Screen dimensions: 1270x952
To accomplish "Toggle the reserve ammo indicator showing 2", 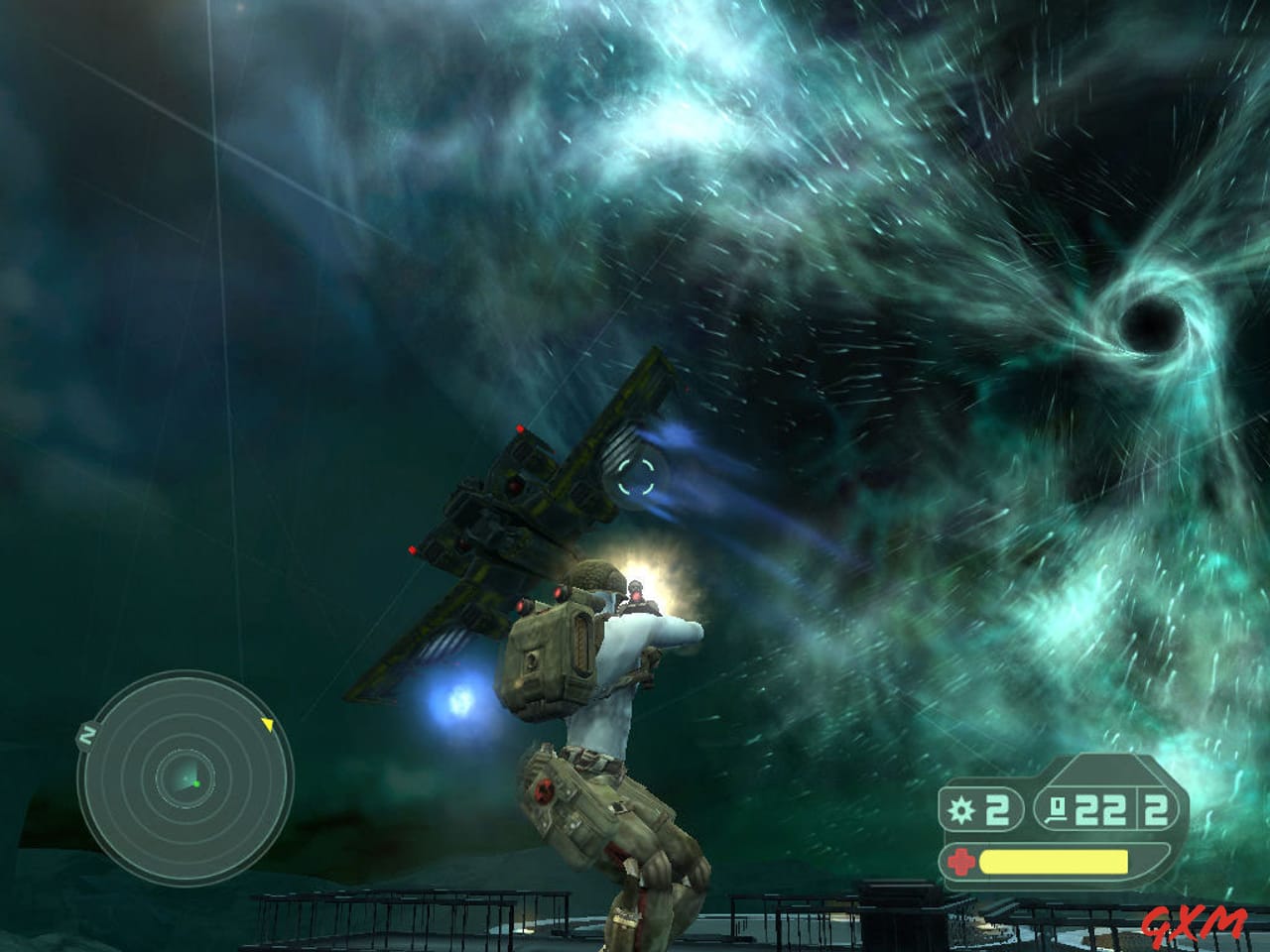I will [1154, 811].
